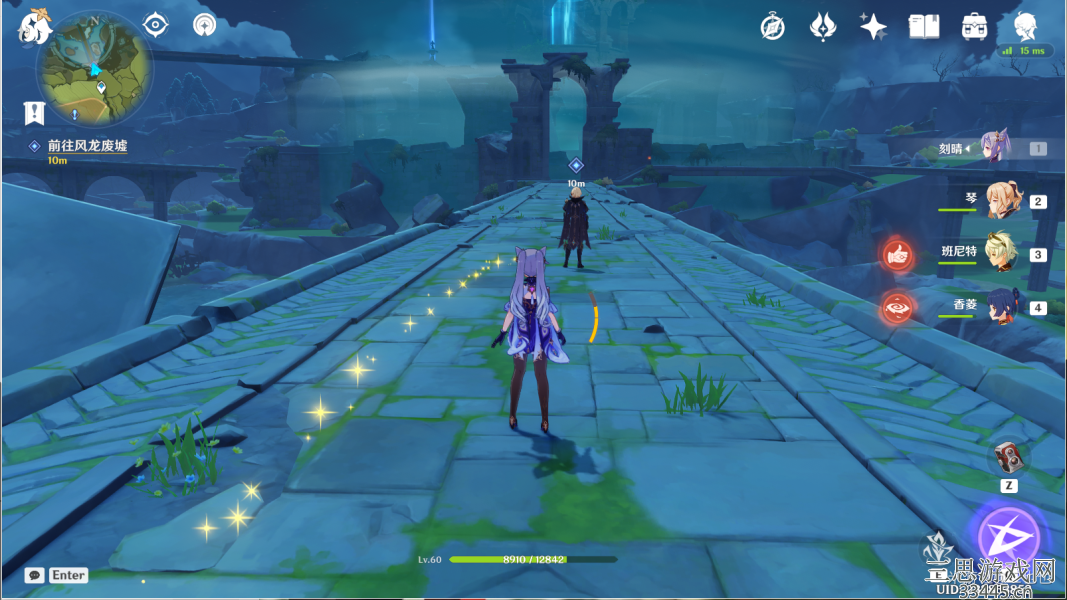Click the arch-shaped icon beside the minimap
Viewport: 1067px width, 600px height.
(205, 25)
